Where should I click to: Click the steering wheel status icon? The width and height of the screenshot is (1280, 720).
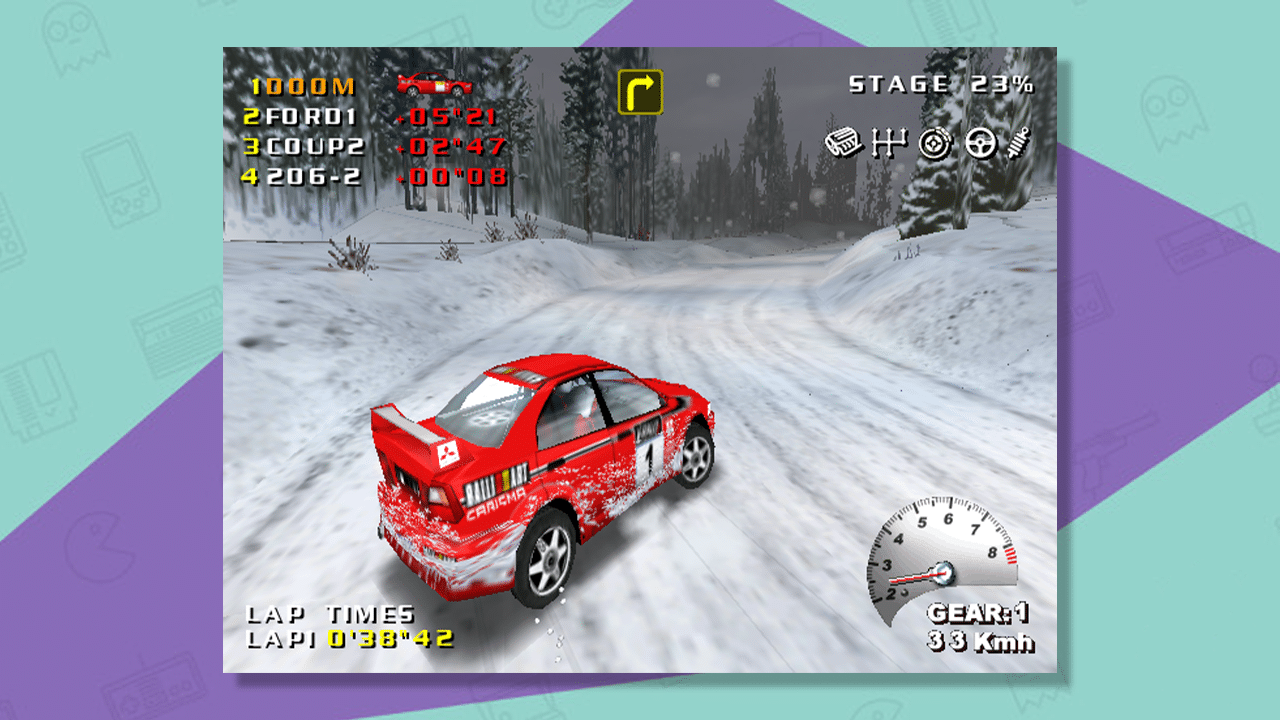coord(980,143)
